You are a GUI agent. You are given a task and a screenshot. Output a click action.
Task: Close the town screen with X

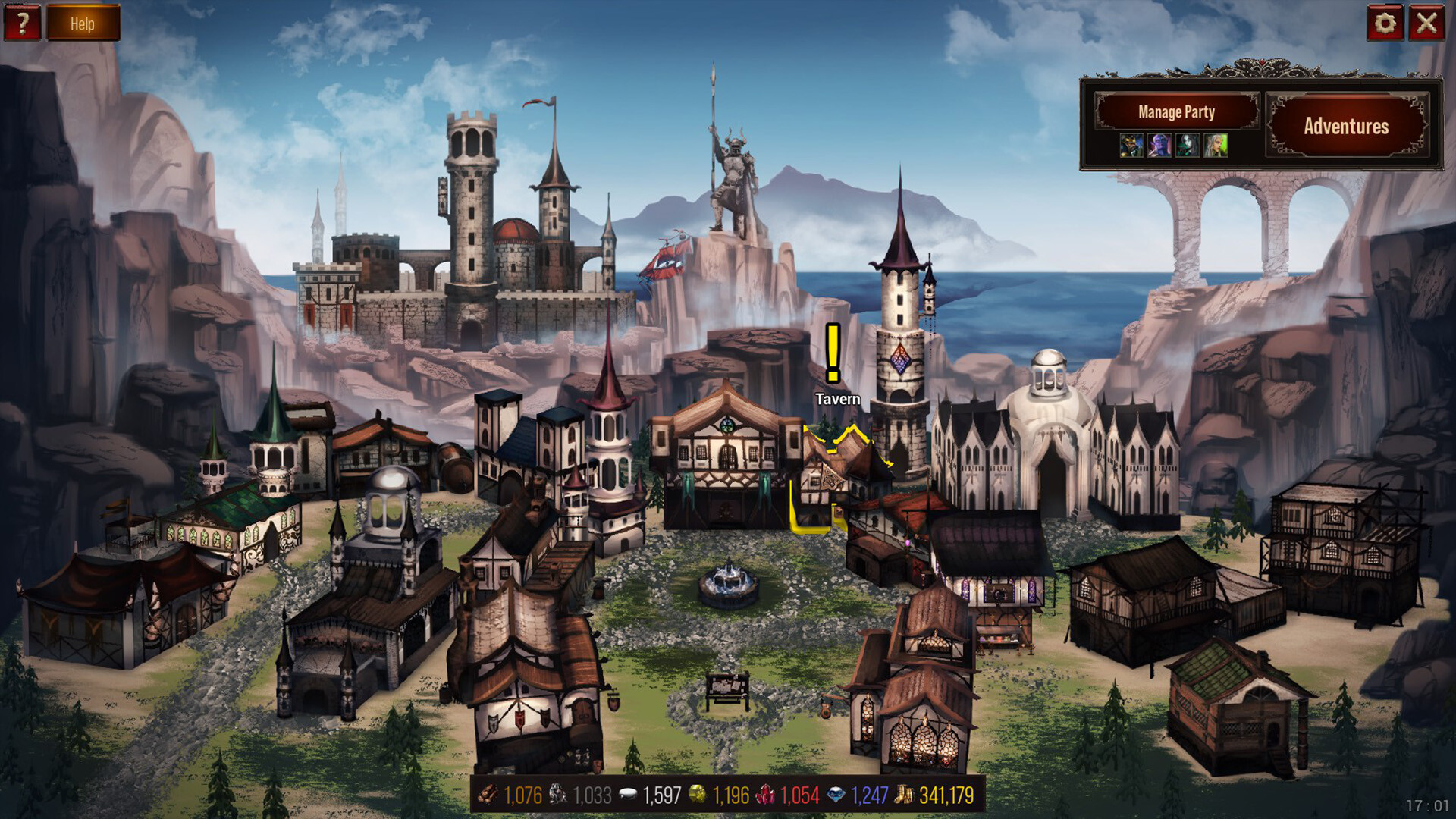tap(1426, 24)
